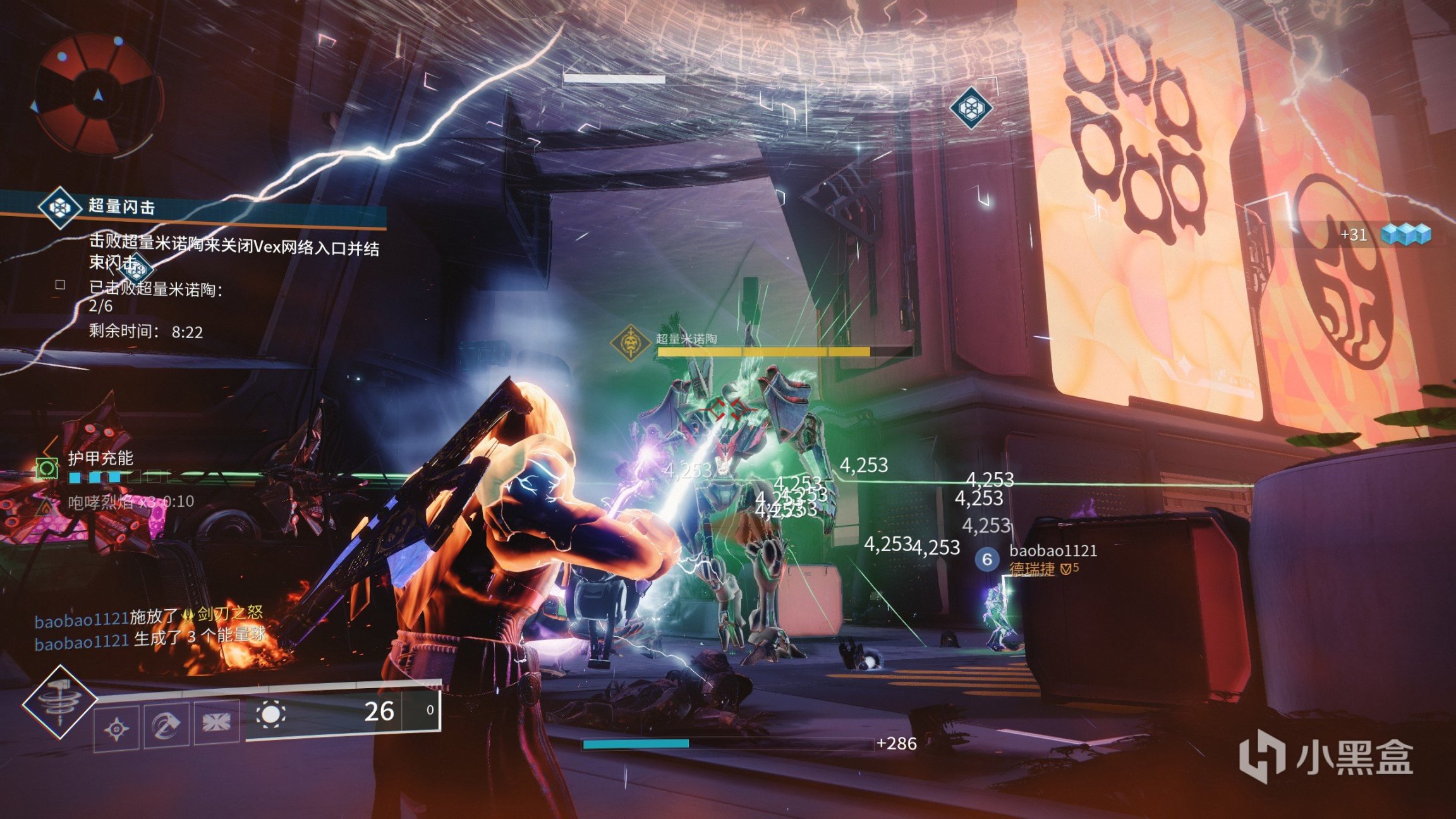Click the diamond objective waypoint marker
This screenshot has height=819, width=1456.
[971, 108]
